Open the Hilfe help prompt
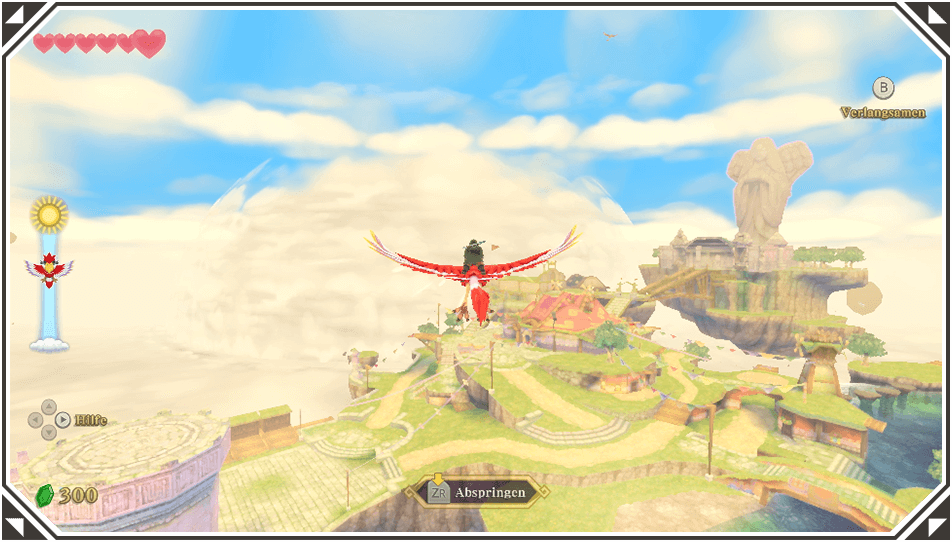This screenshot has height=542, width=952. point(90,420)
